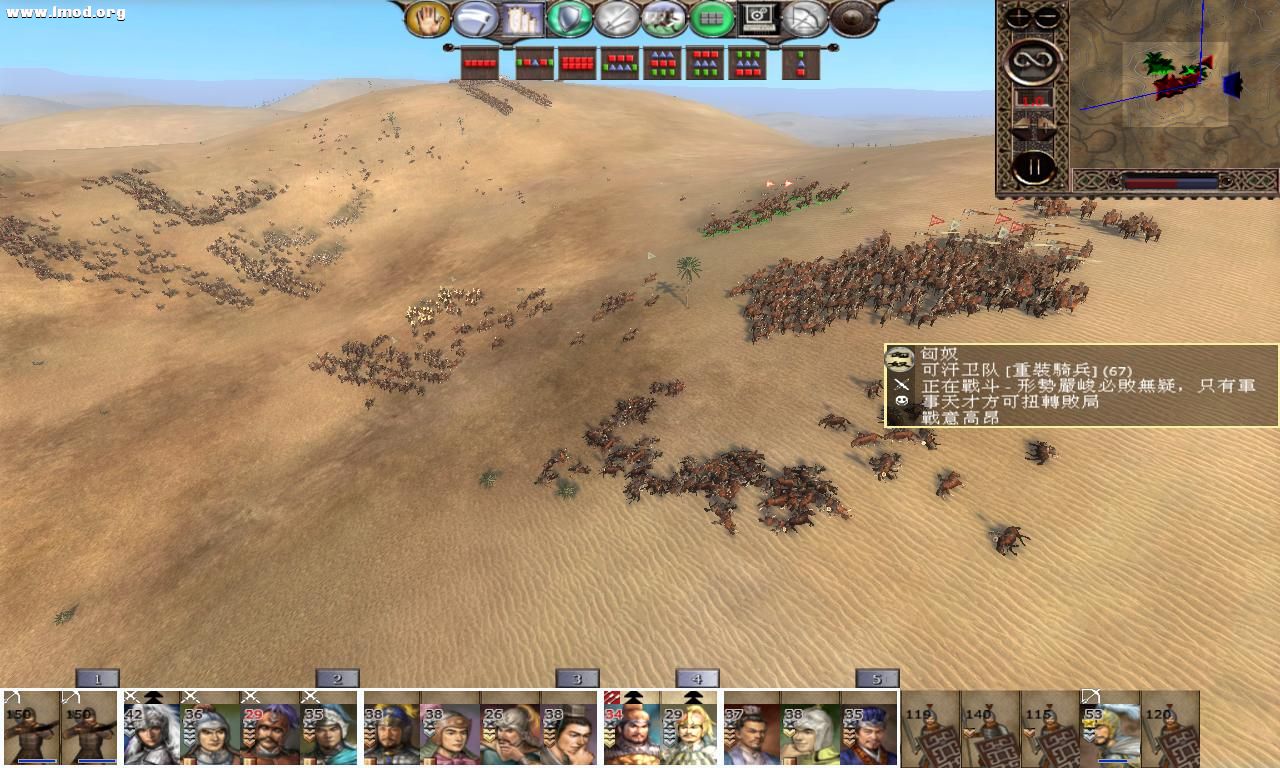
Task: Zoom in the minimap with the plus icon
Action: click(x=1018, y=15)
